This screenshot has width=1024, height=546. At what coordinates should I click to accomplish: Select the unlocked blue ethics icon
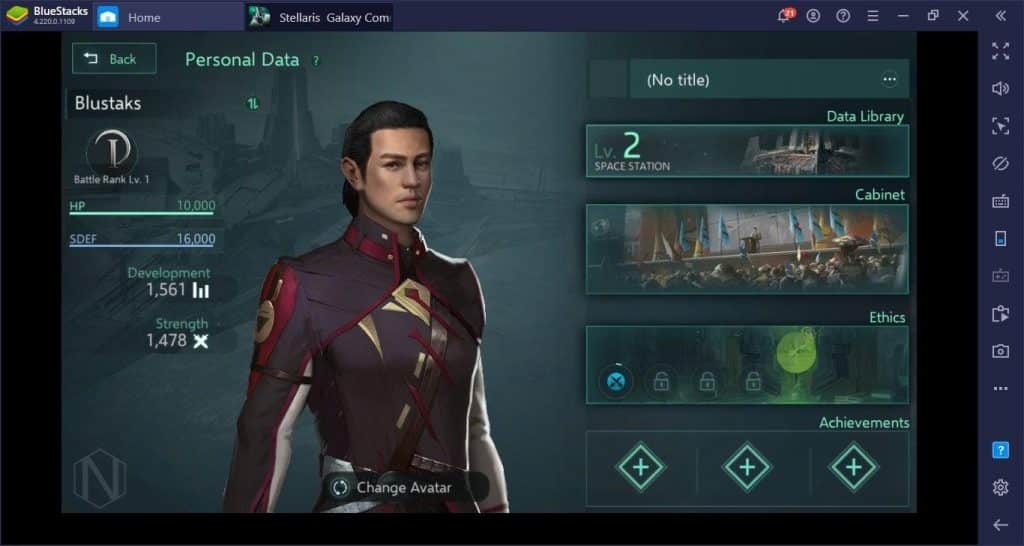click(x=616, y=381)
